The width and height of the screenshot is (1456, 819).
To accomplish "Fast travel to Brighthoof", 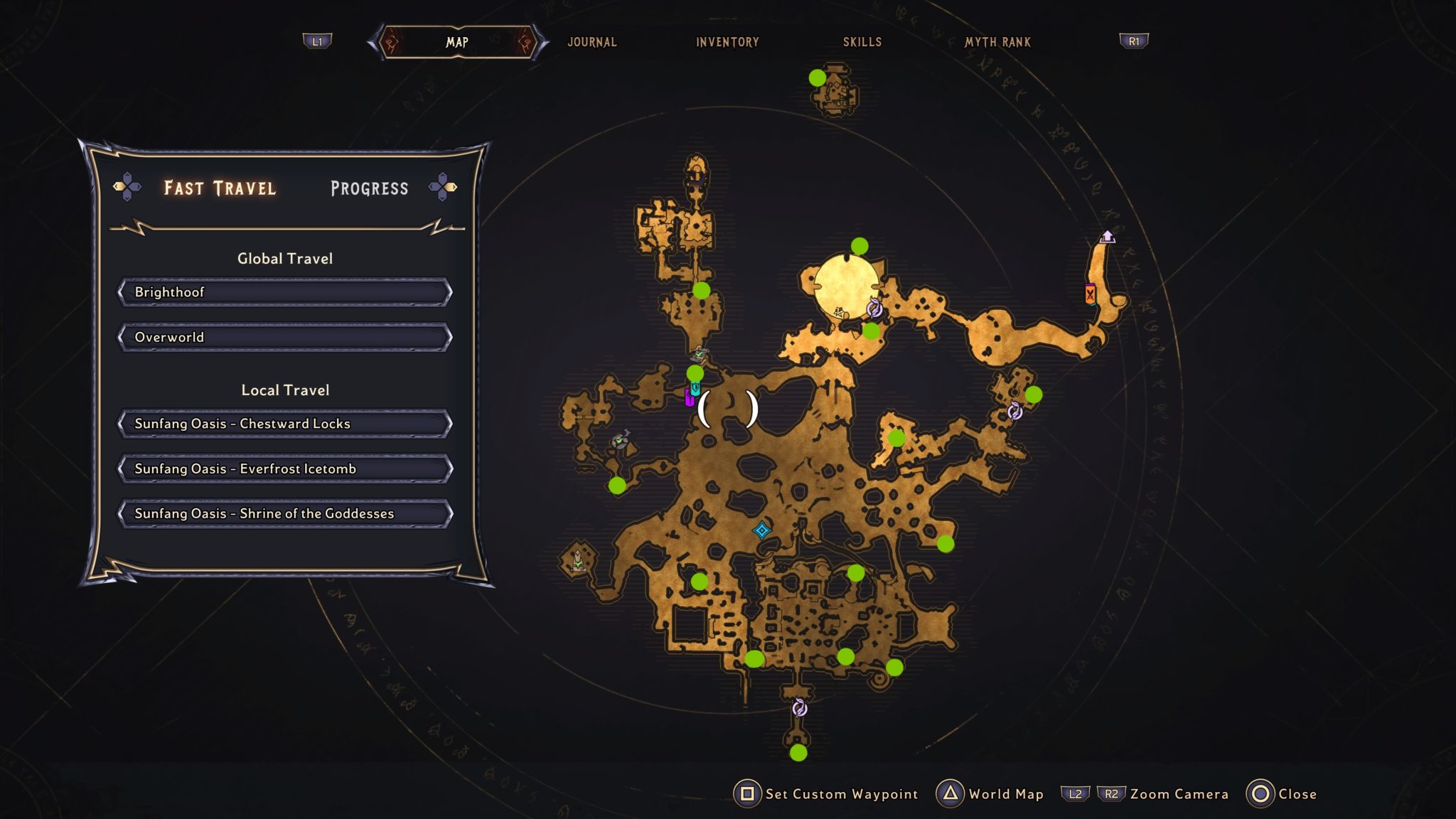I will 284,291.
